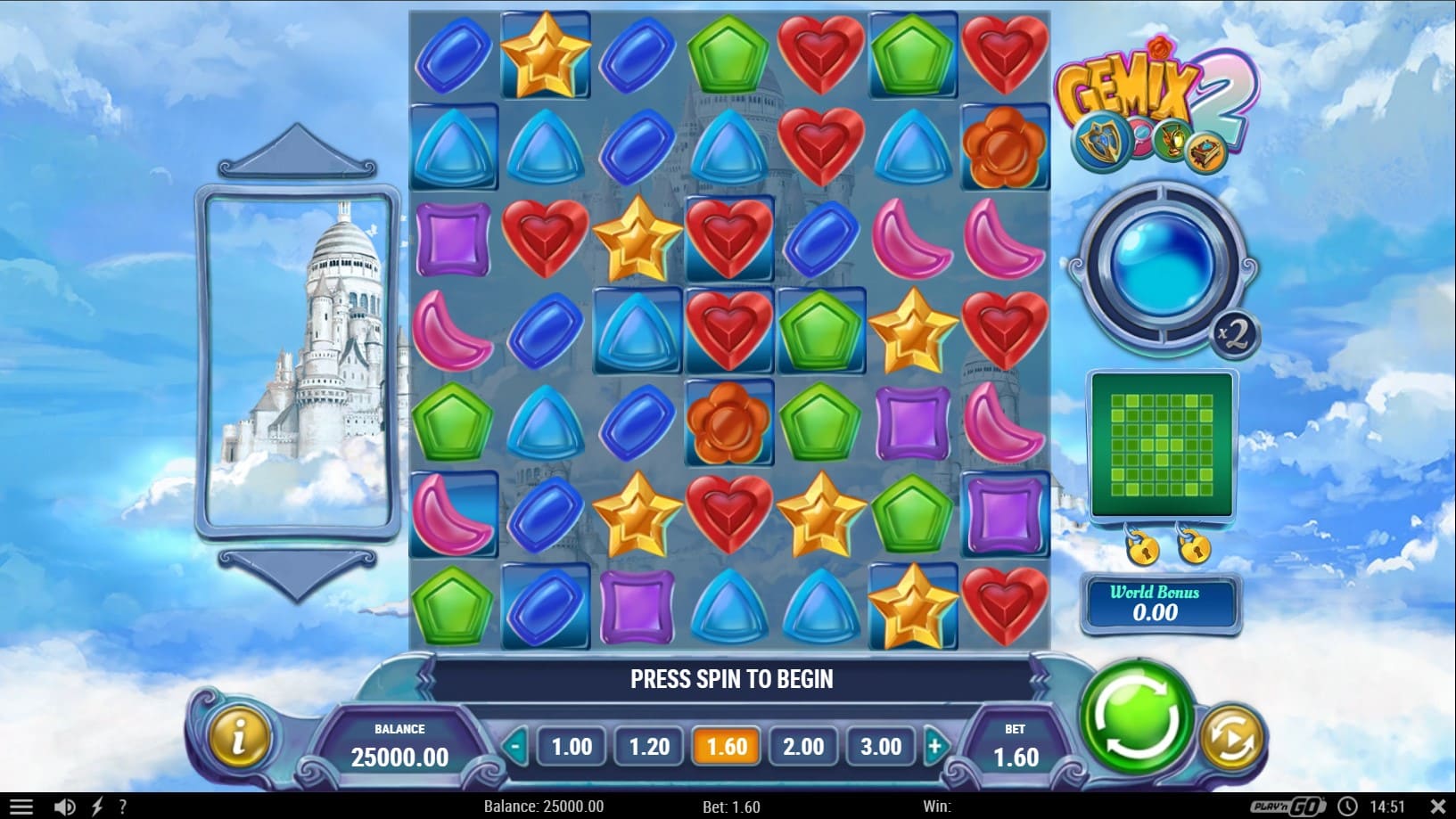1456x819 pixels.
Task: Decrease bet with the minus arrow
Action: click(x=515, y=746)
